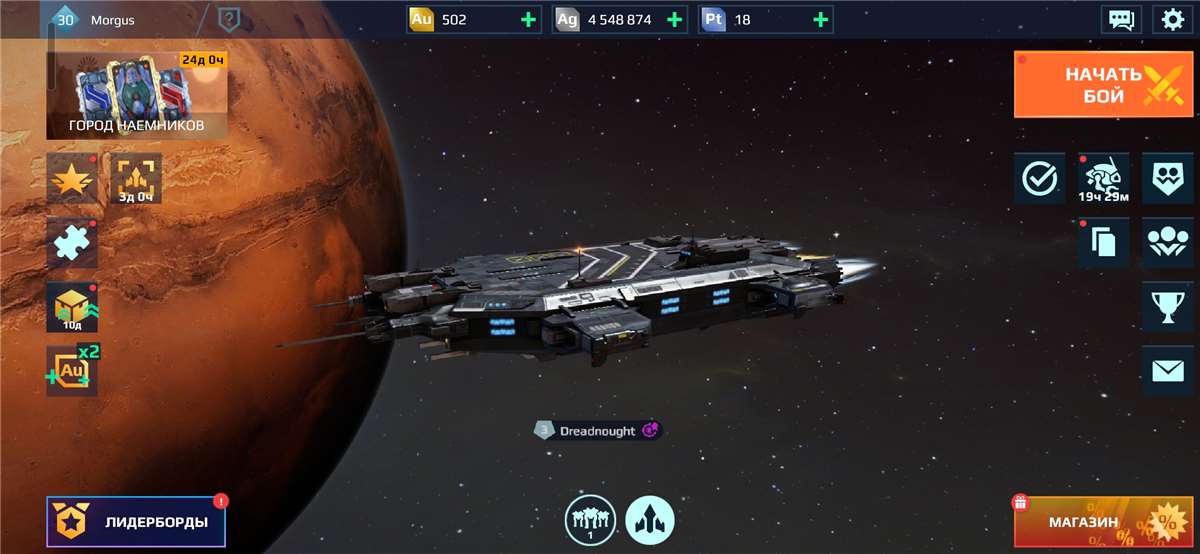This screenshot has width=1200, height=554.
Task: Open the chat speech bubble
Action: coord(1121,19)
